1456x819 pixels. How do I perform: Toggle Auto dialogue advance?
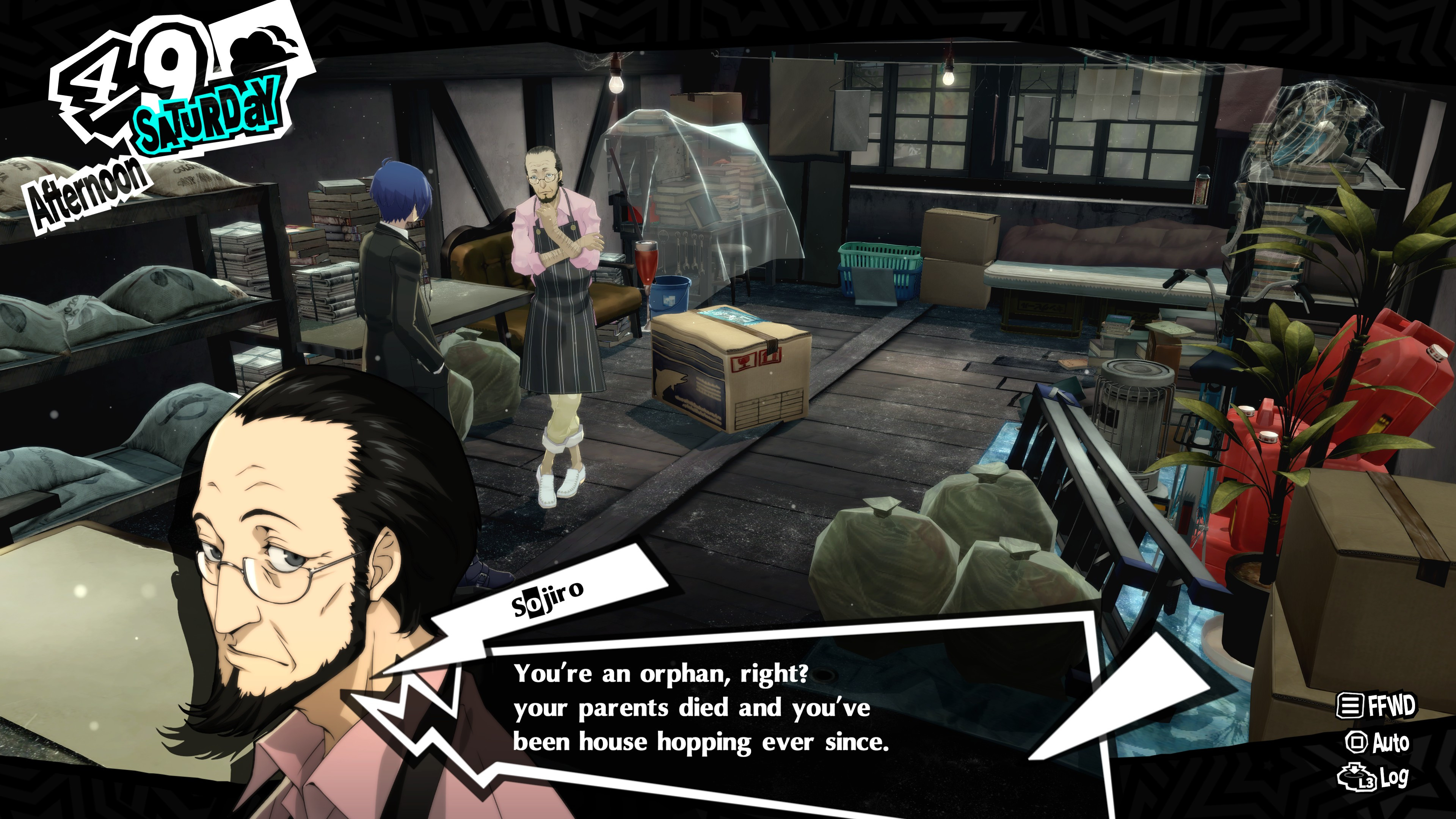point(1378,742)
